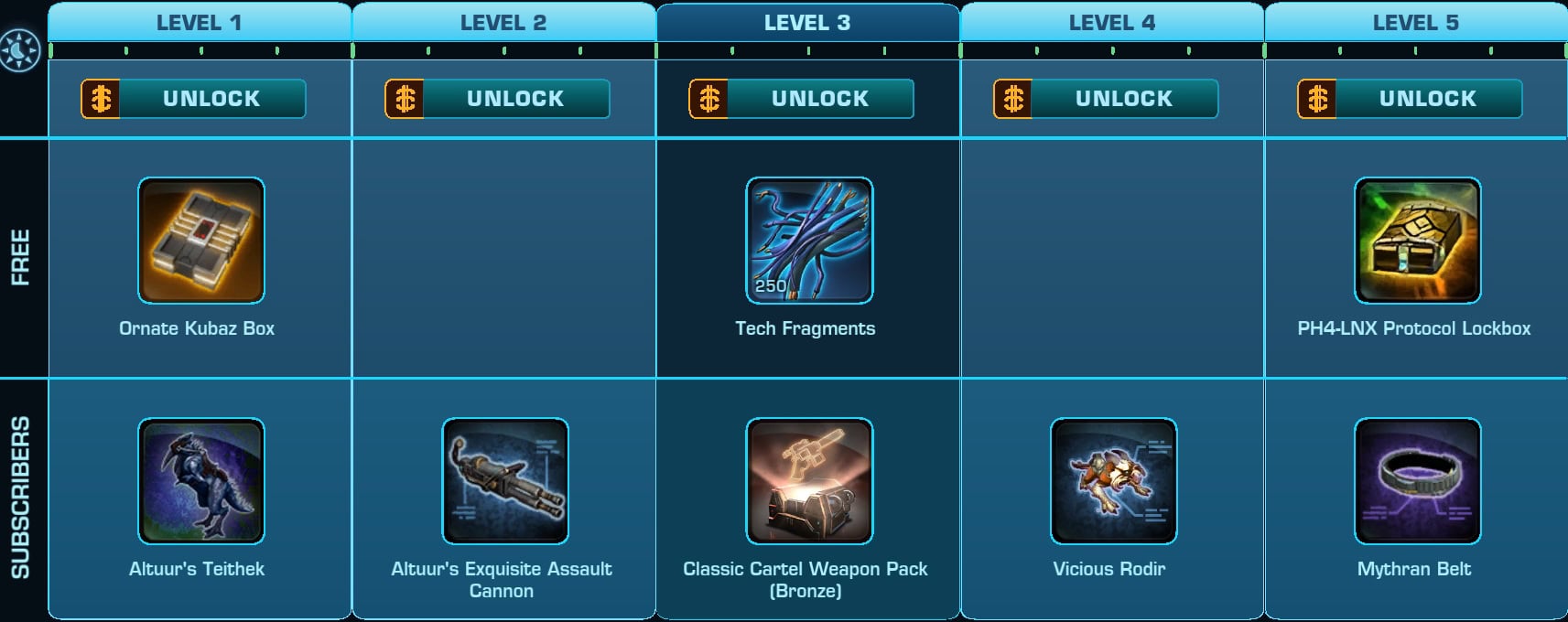Choose the Tech Fragments reward icon
The image size is (1568, 622).
(809, 241)
